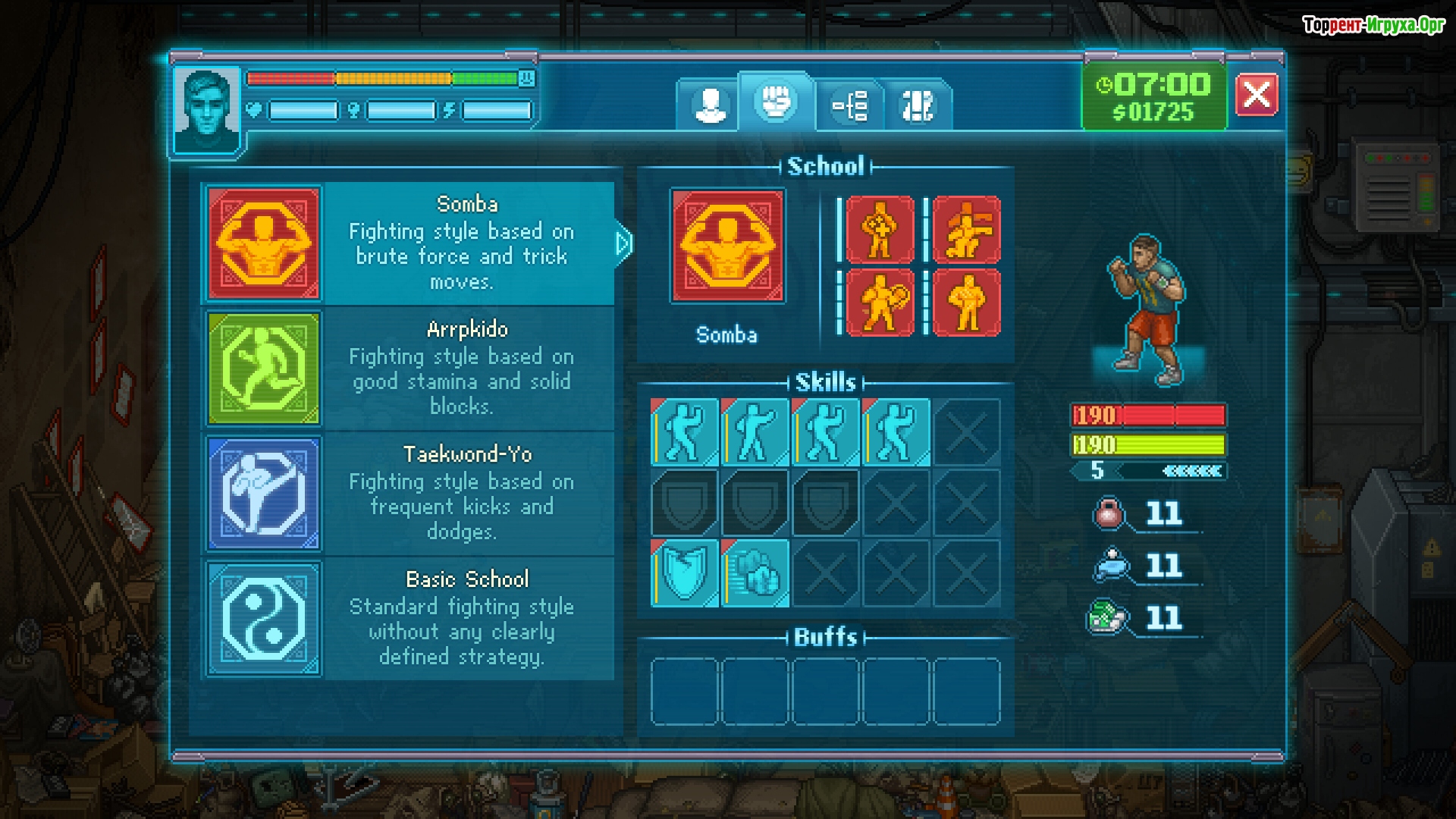1456x819 pixels.
Task: Switch to the character profile tab
Action: click(x=709, y=105)
